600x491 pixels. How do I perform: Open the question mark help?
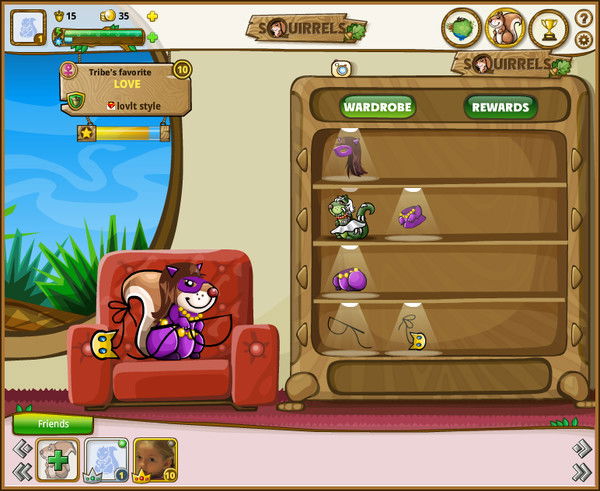point(584,17)
